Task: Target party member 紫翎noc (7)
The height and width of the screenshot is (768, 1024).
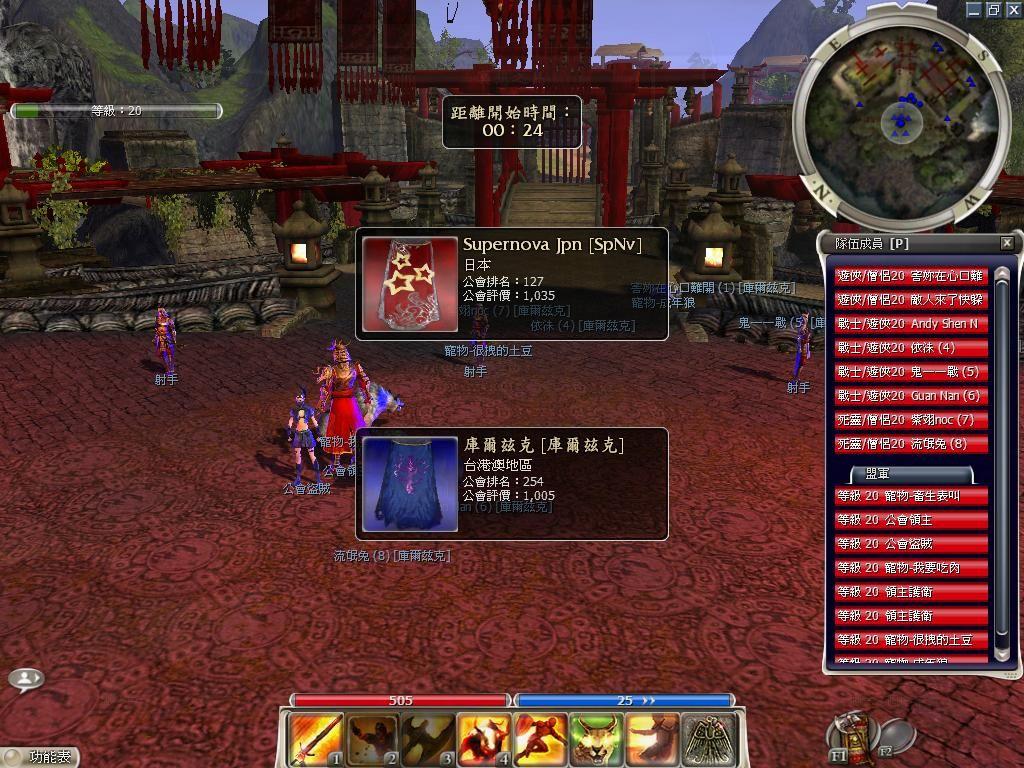Action: pos(911,420)
